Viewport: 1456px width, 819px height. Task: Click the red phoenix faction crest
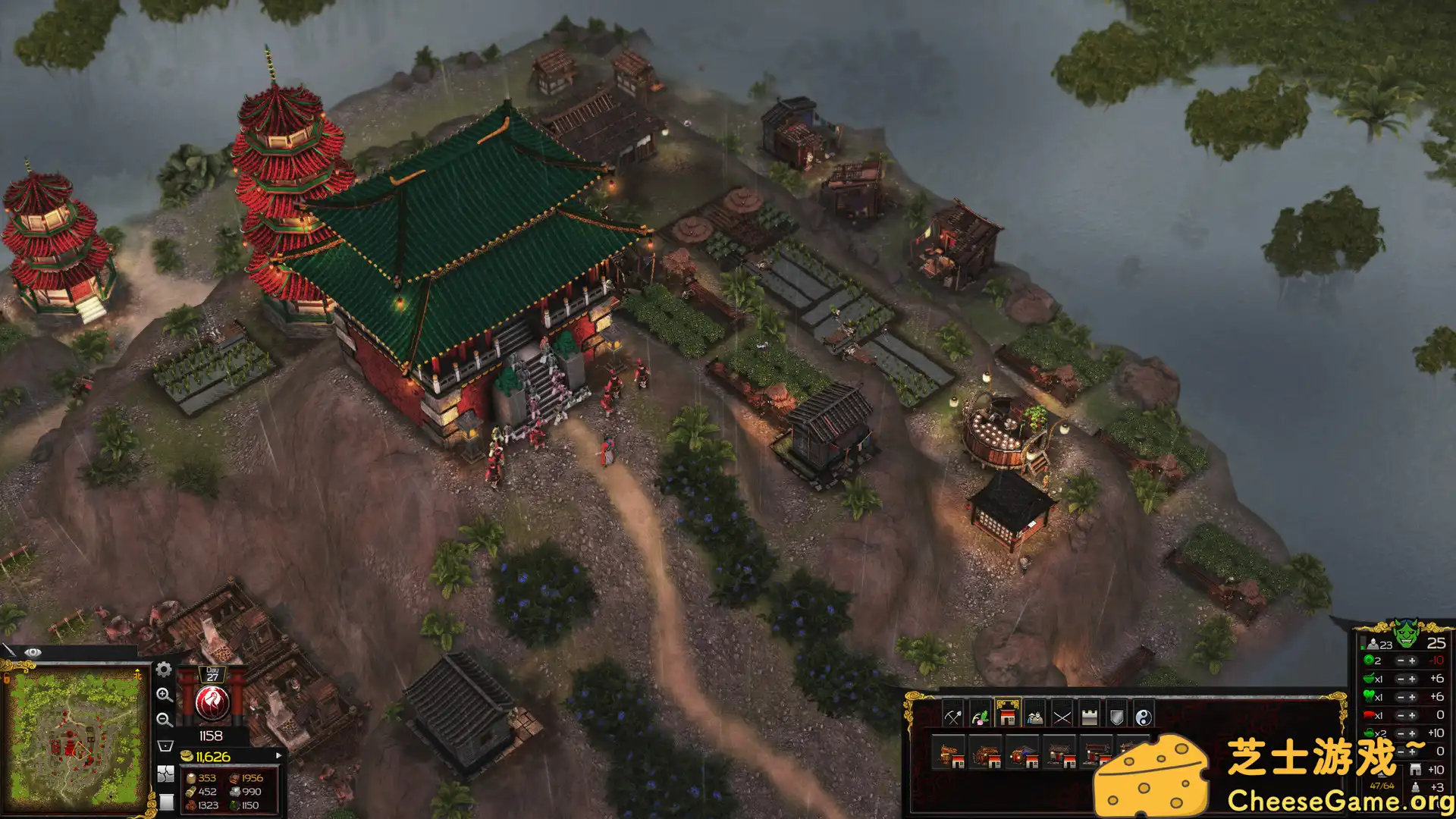pos(212,704)
